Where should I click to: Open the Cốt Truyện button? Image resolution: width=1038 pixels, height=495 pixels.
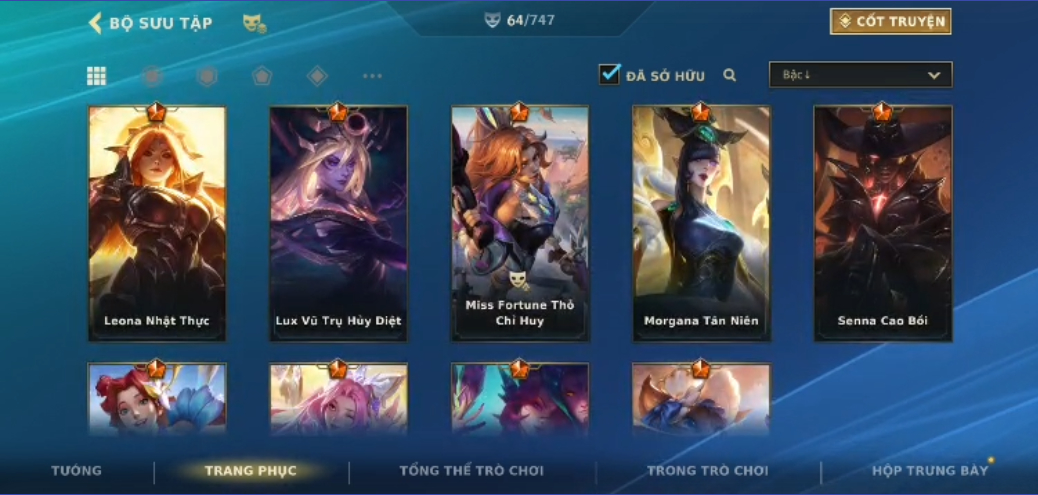[x=890, y=22]
